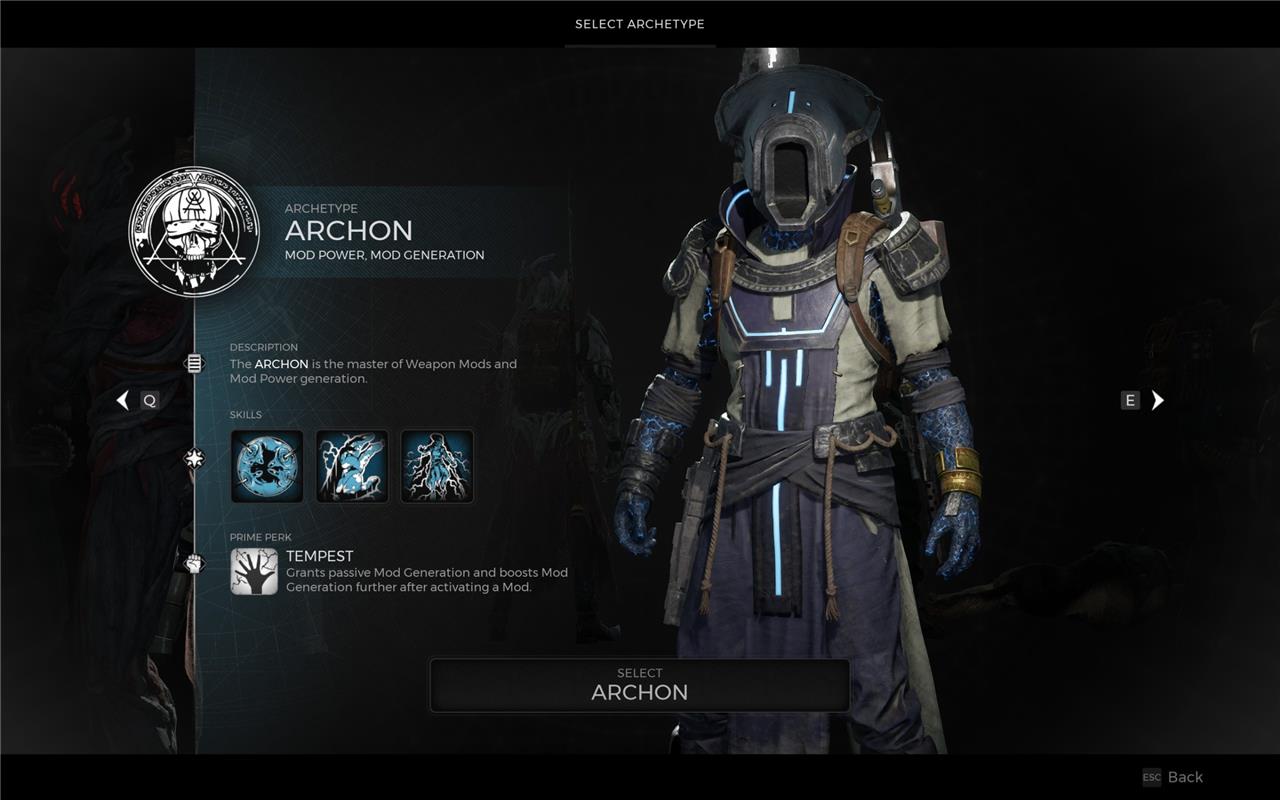
Task: Confirm the Select Archon button
Action: 640,684
